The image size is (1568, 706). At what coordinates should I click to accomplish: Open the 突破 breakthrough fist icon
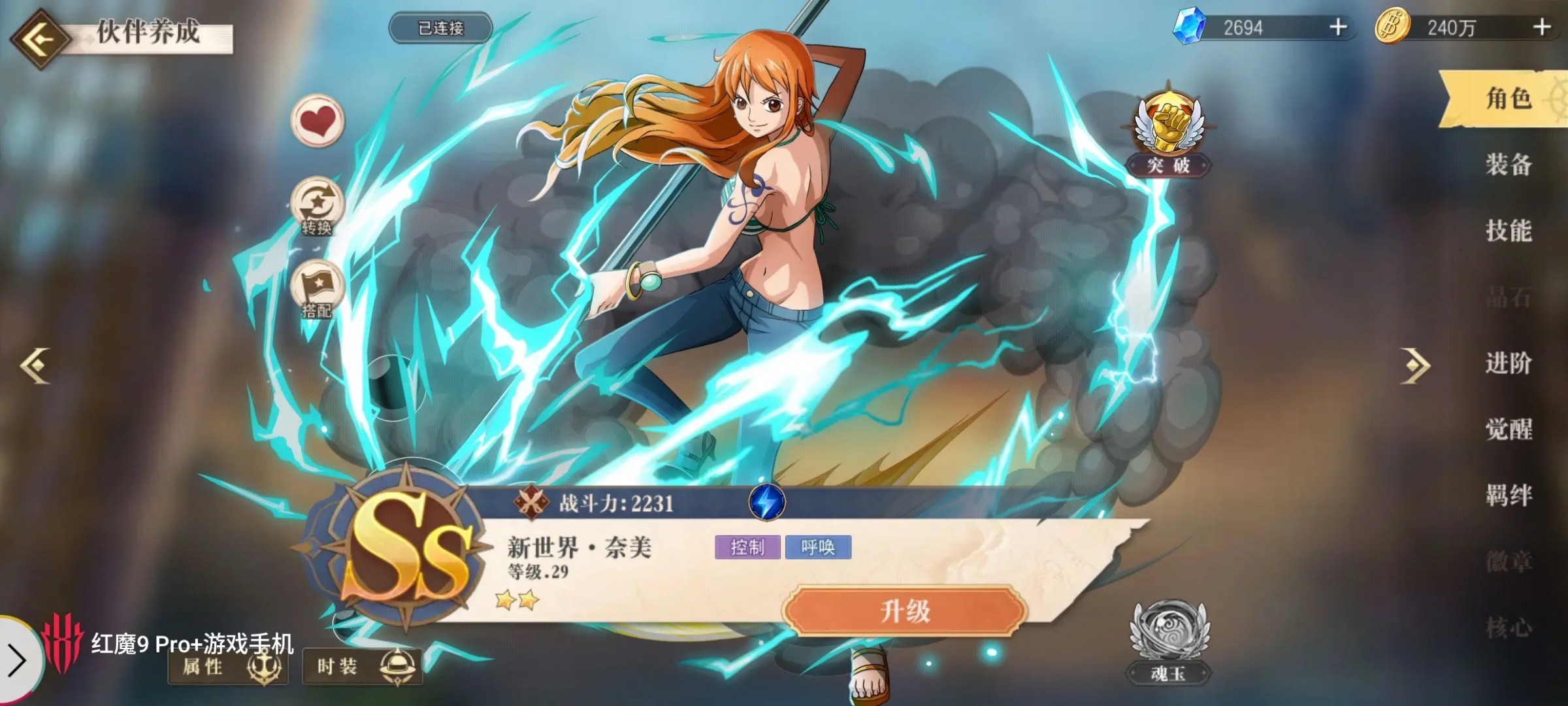(x=1169, y=131)
